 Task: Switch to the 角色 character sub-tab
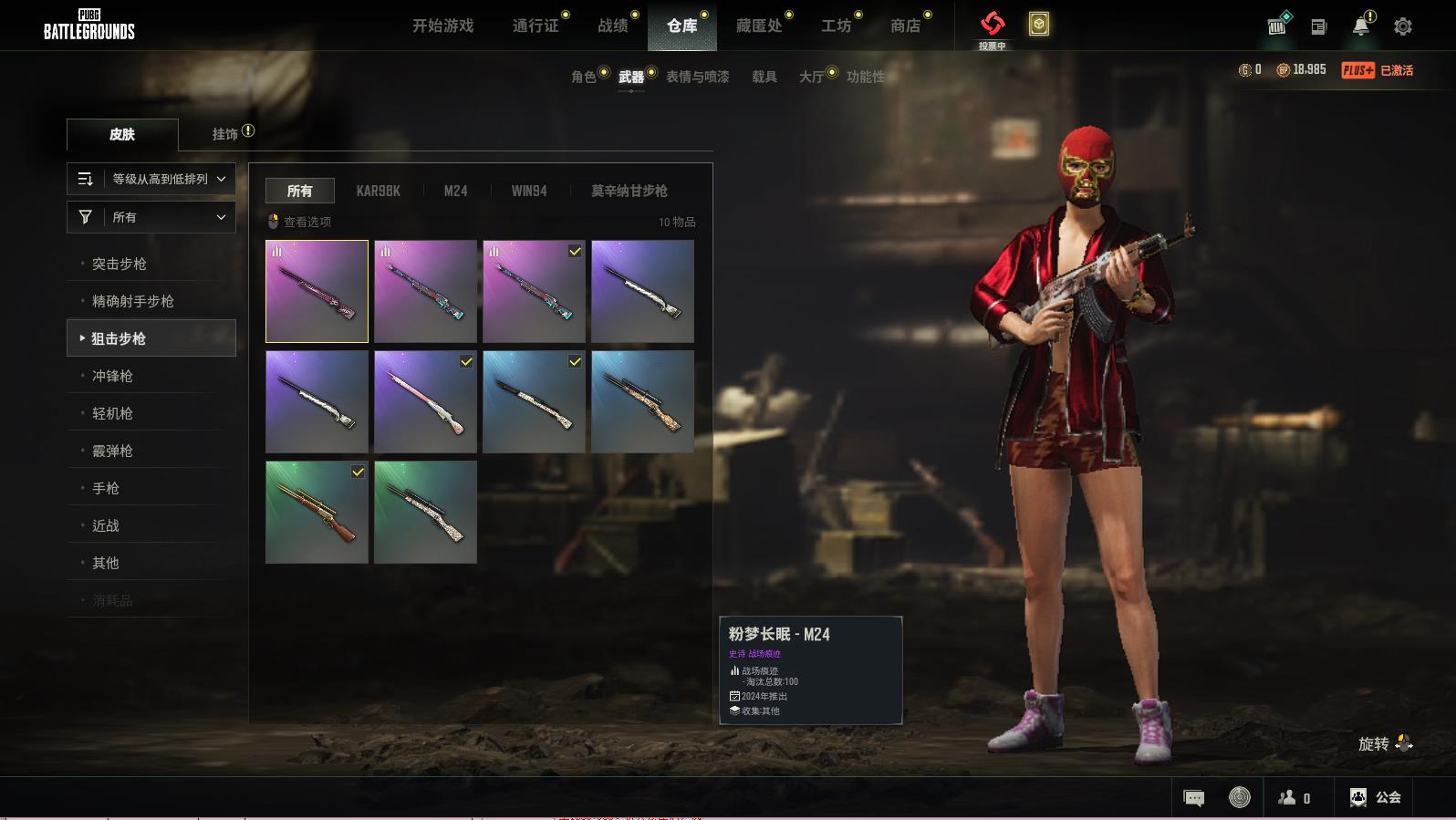pos(584,77)
